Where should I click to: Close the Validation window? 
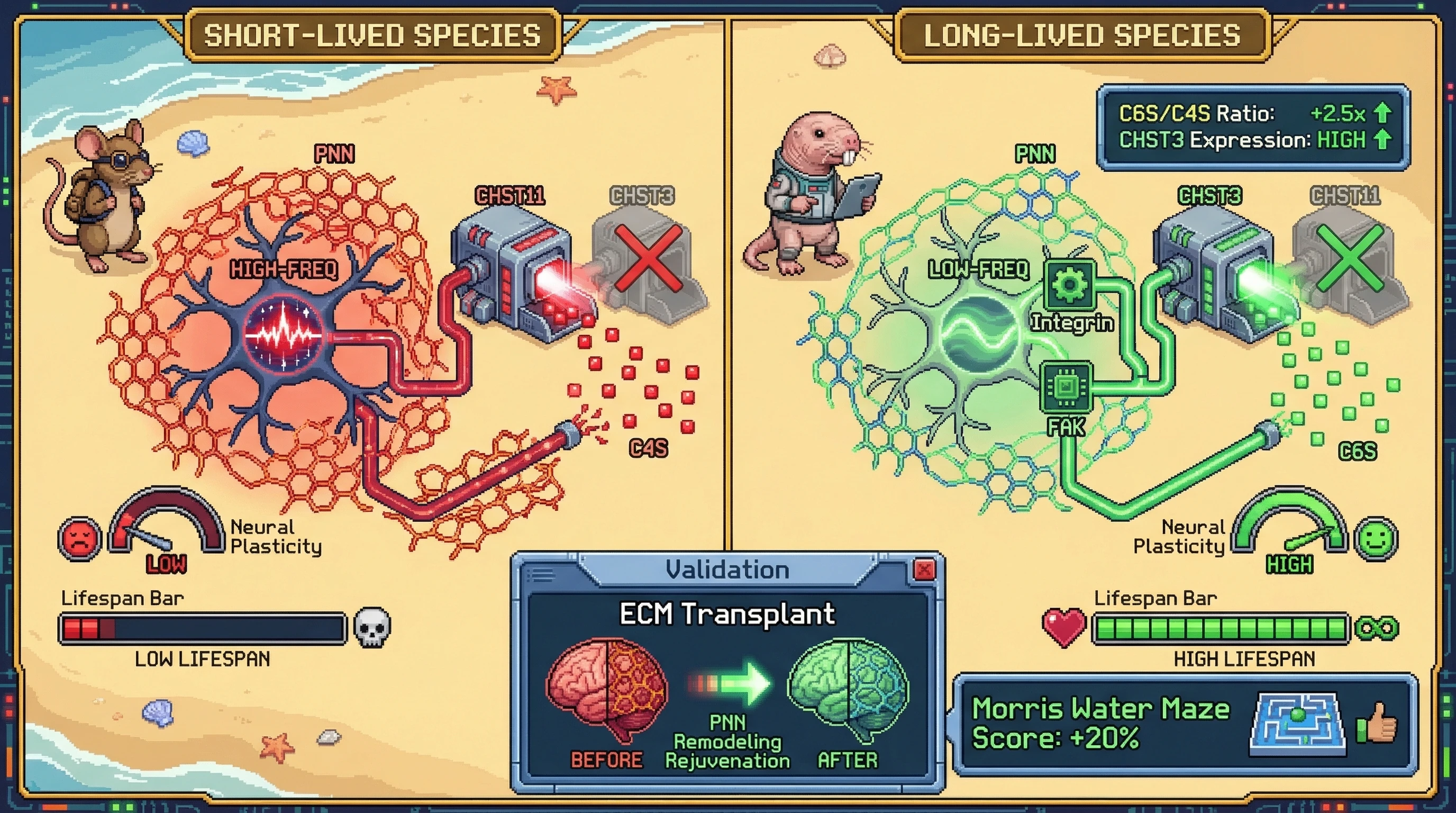tap(924, 570)
